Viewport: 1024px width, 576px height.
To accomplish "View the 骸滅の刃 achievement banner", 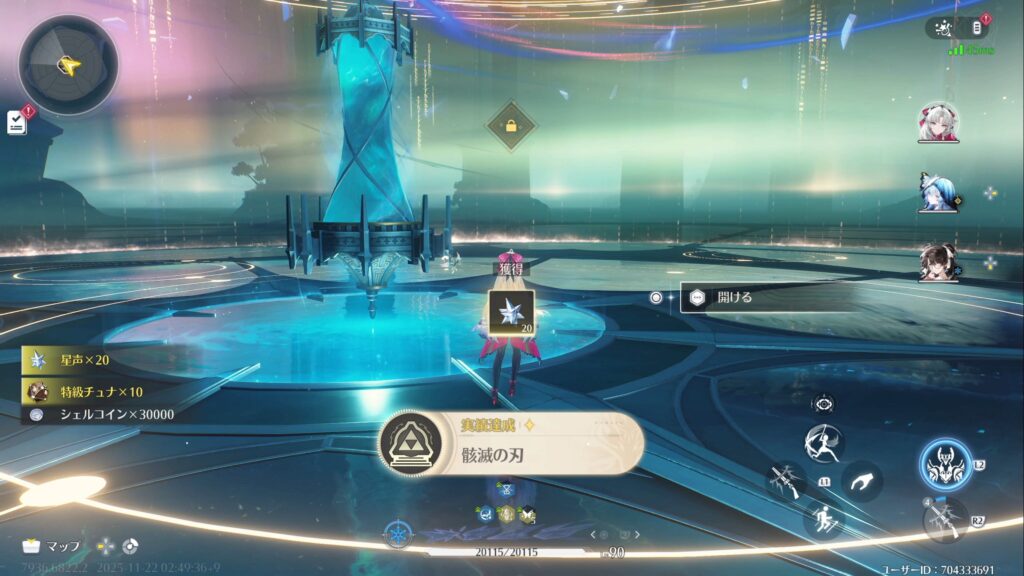I will (511, 444).
